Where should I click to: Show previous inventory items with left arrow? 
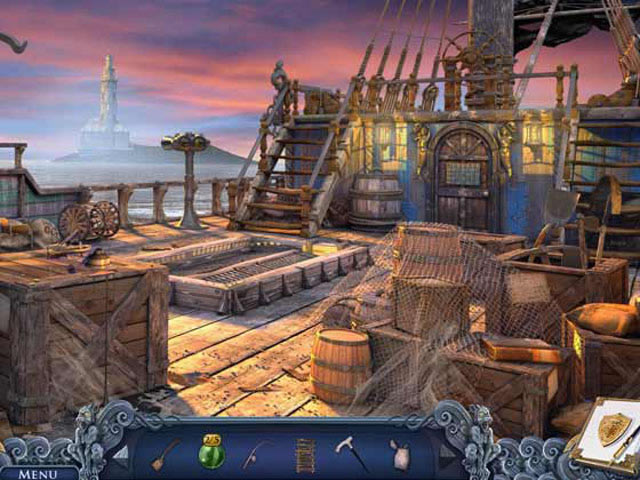coord(120,454)
